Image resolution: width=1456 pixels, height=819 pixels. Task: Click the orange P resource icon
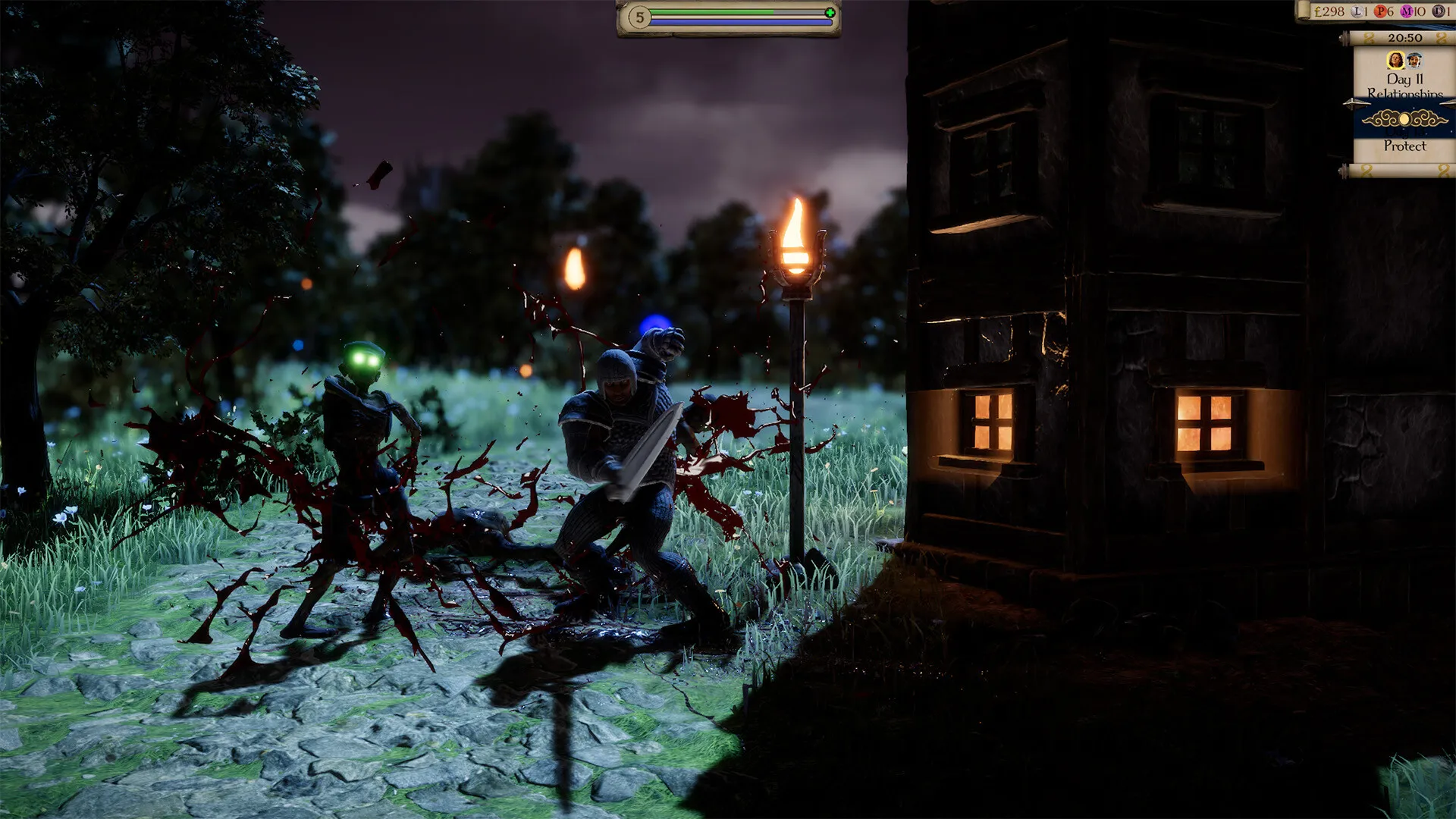[1380, 11]
